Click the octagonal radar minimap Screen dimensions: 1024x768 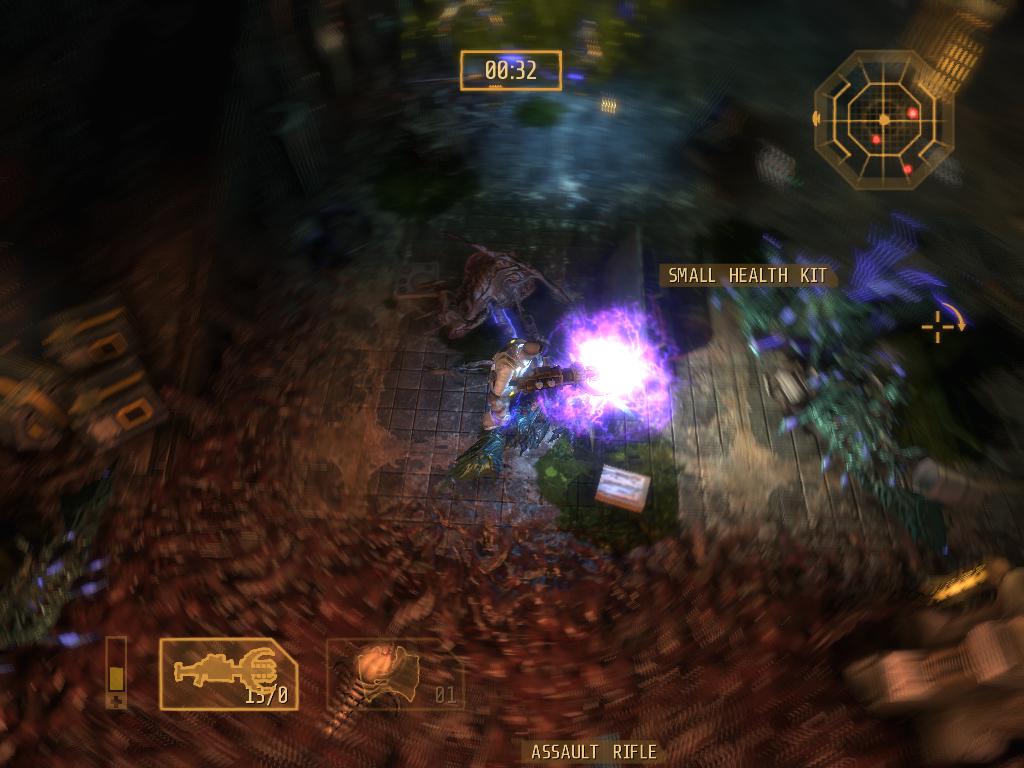point(883,119)
